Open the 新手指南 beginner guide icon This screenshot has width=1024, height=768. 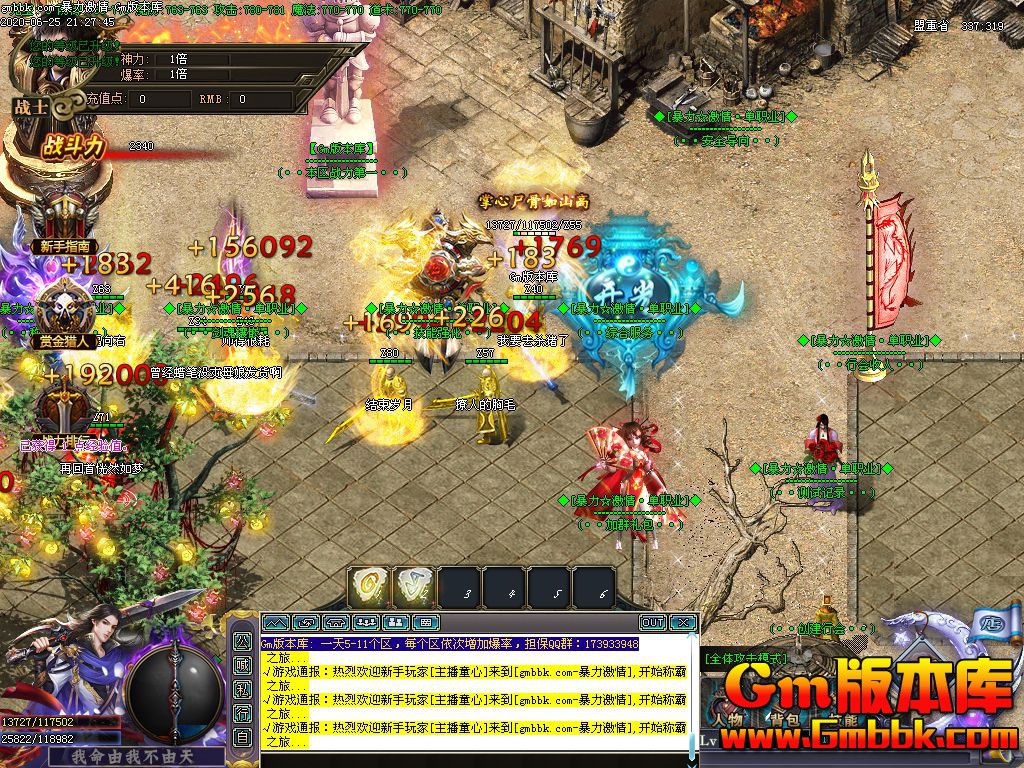pos(66,218)
